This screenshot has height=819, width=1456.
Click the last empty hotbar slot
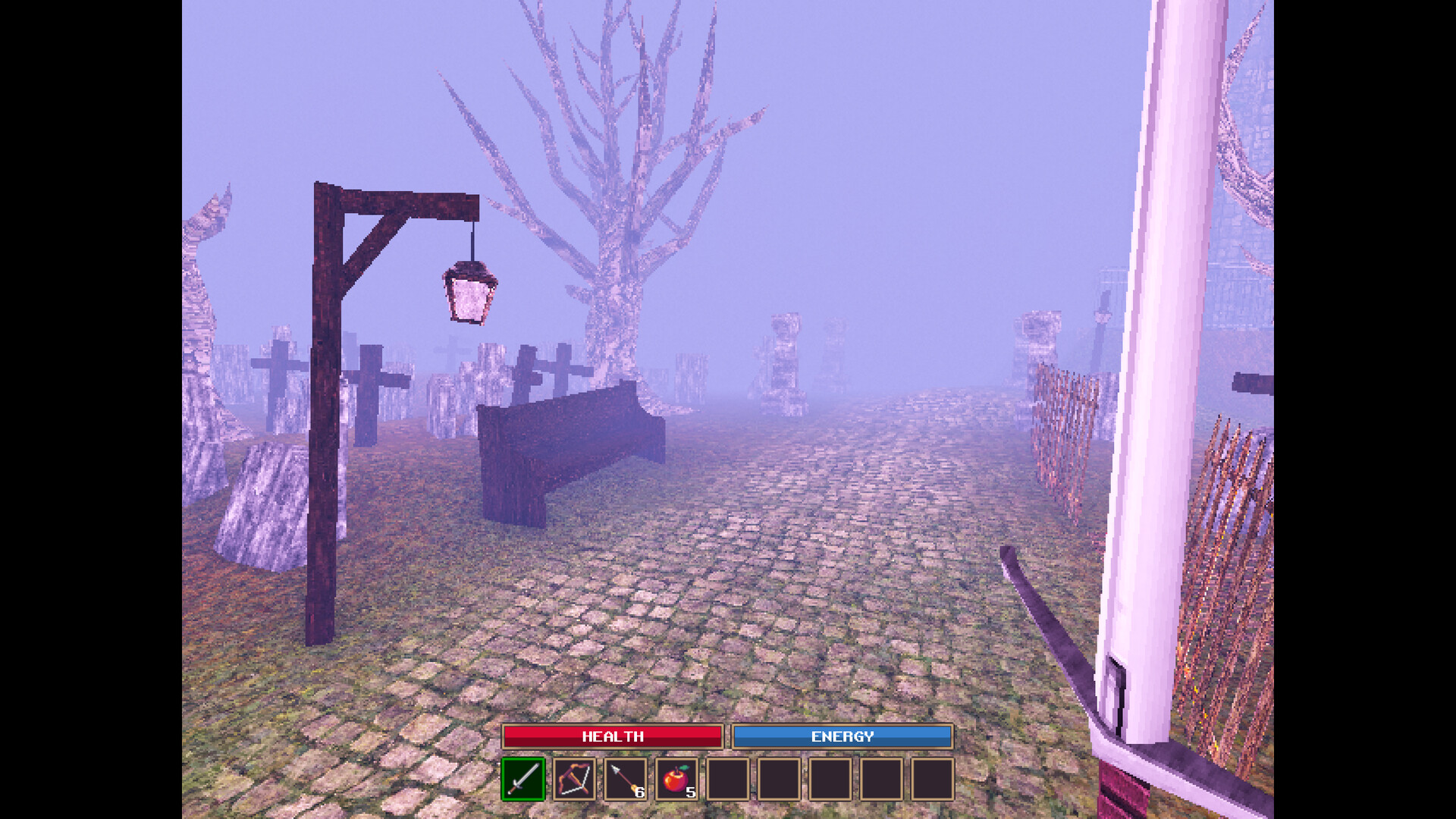coord(931,779)
